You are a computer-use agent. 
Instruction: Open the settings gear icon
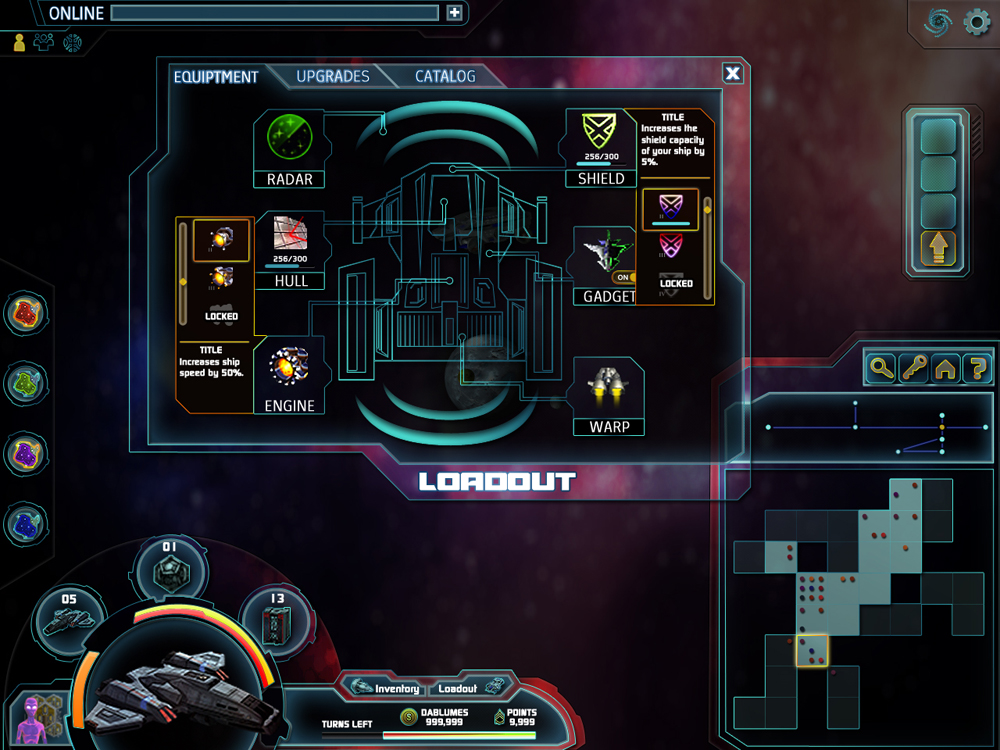[x=976, y=23]
